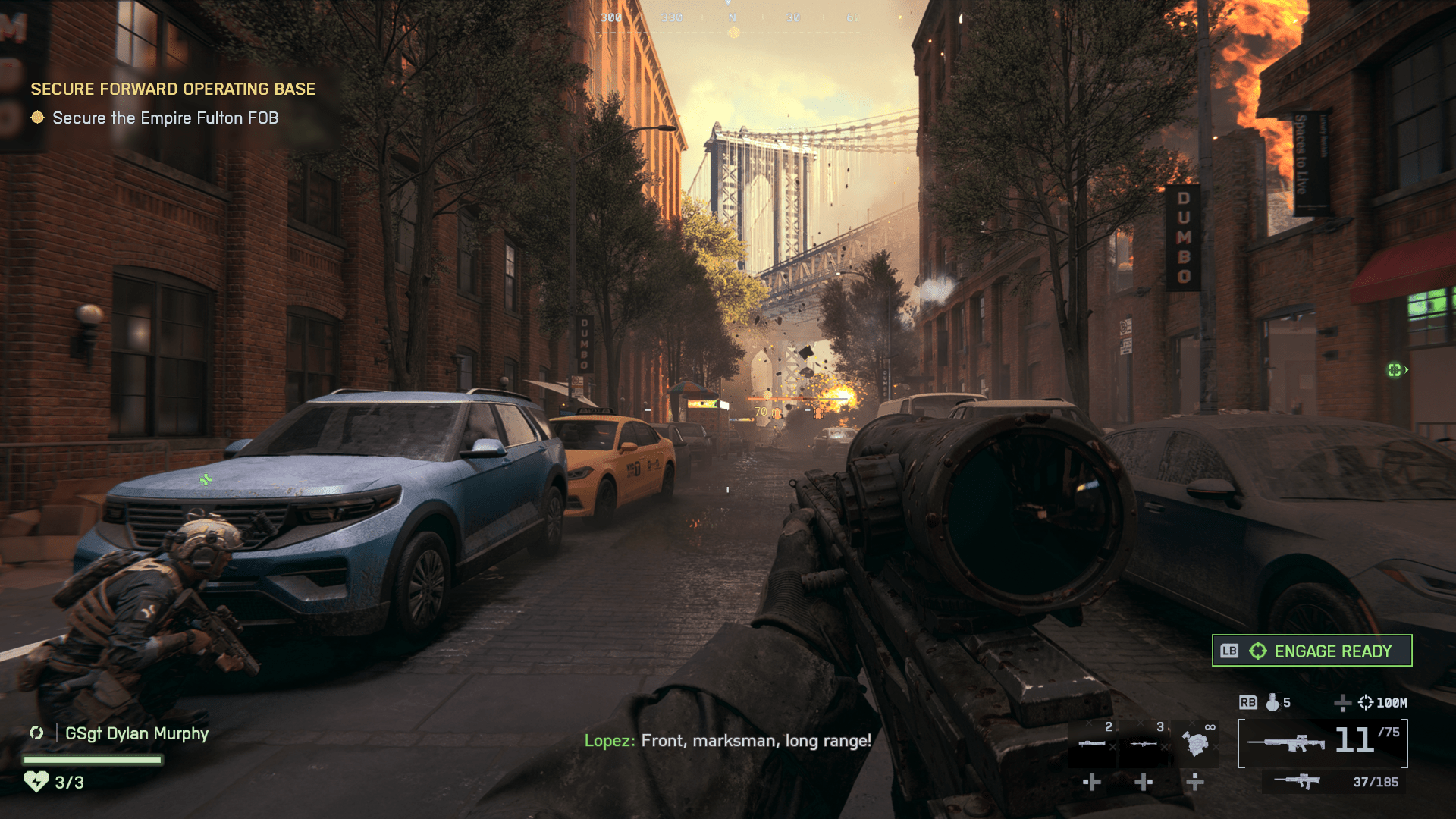Click the compass heading strip
The image size is (1456, 819).
733,18
